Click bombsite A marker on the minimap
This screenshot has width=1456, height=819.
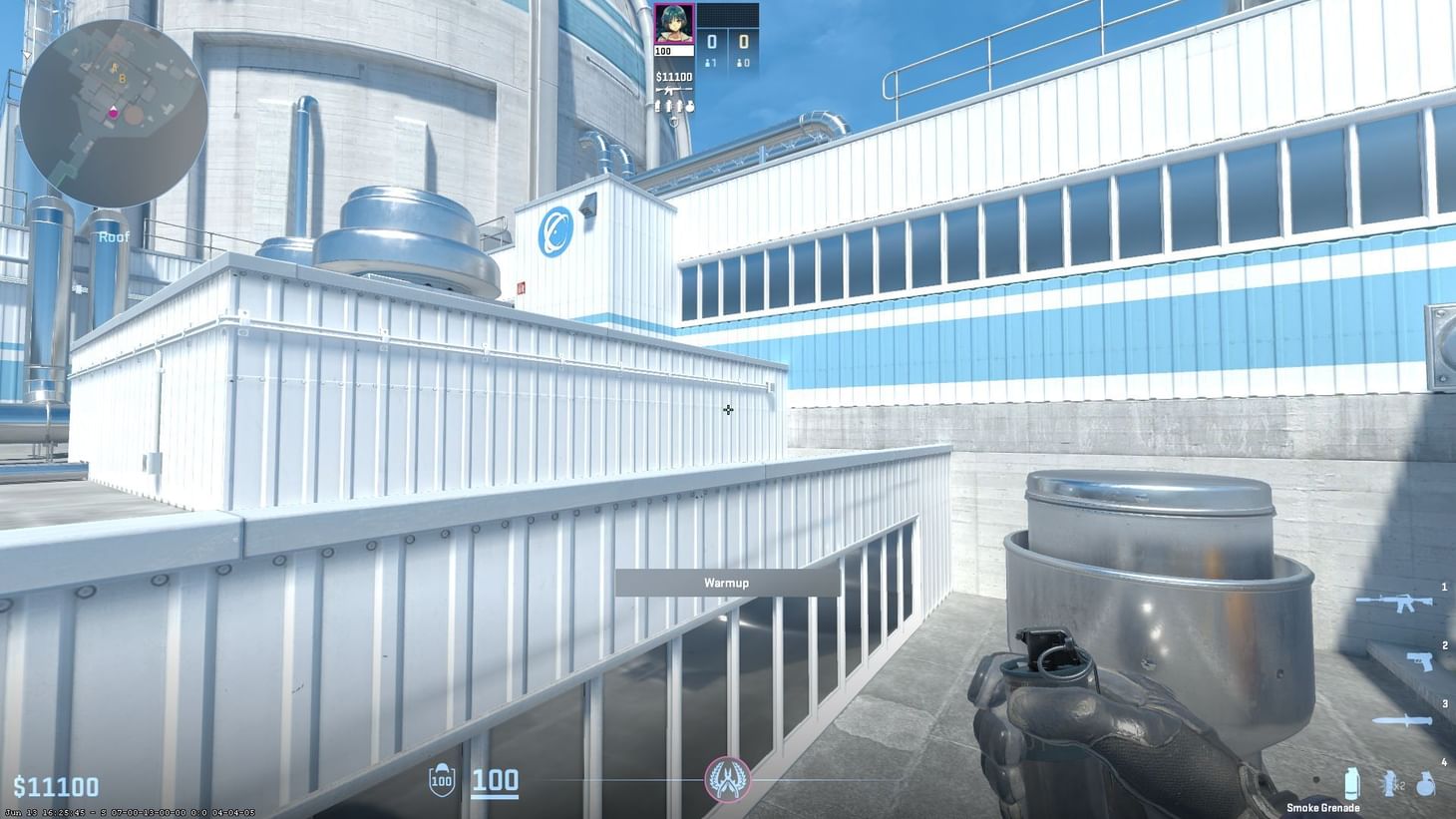114,69
